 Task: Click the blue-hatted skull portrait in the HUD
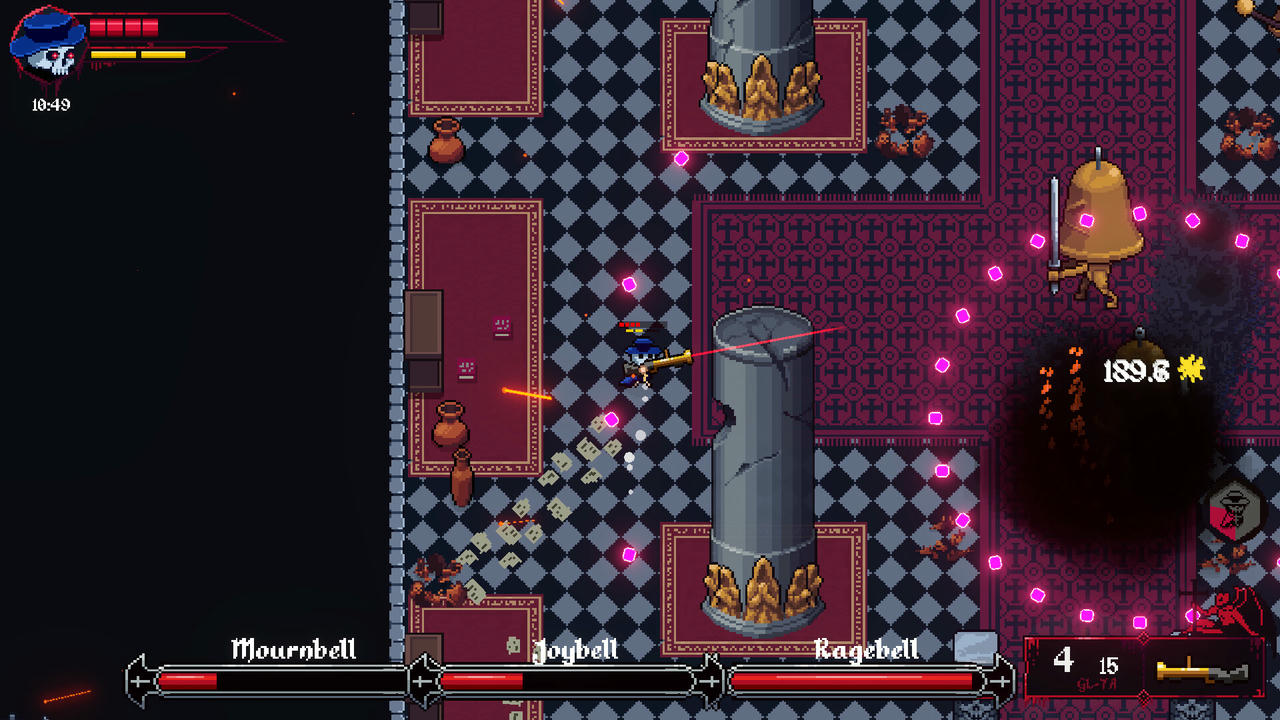click(x=48, y=45)
